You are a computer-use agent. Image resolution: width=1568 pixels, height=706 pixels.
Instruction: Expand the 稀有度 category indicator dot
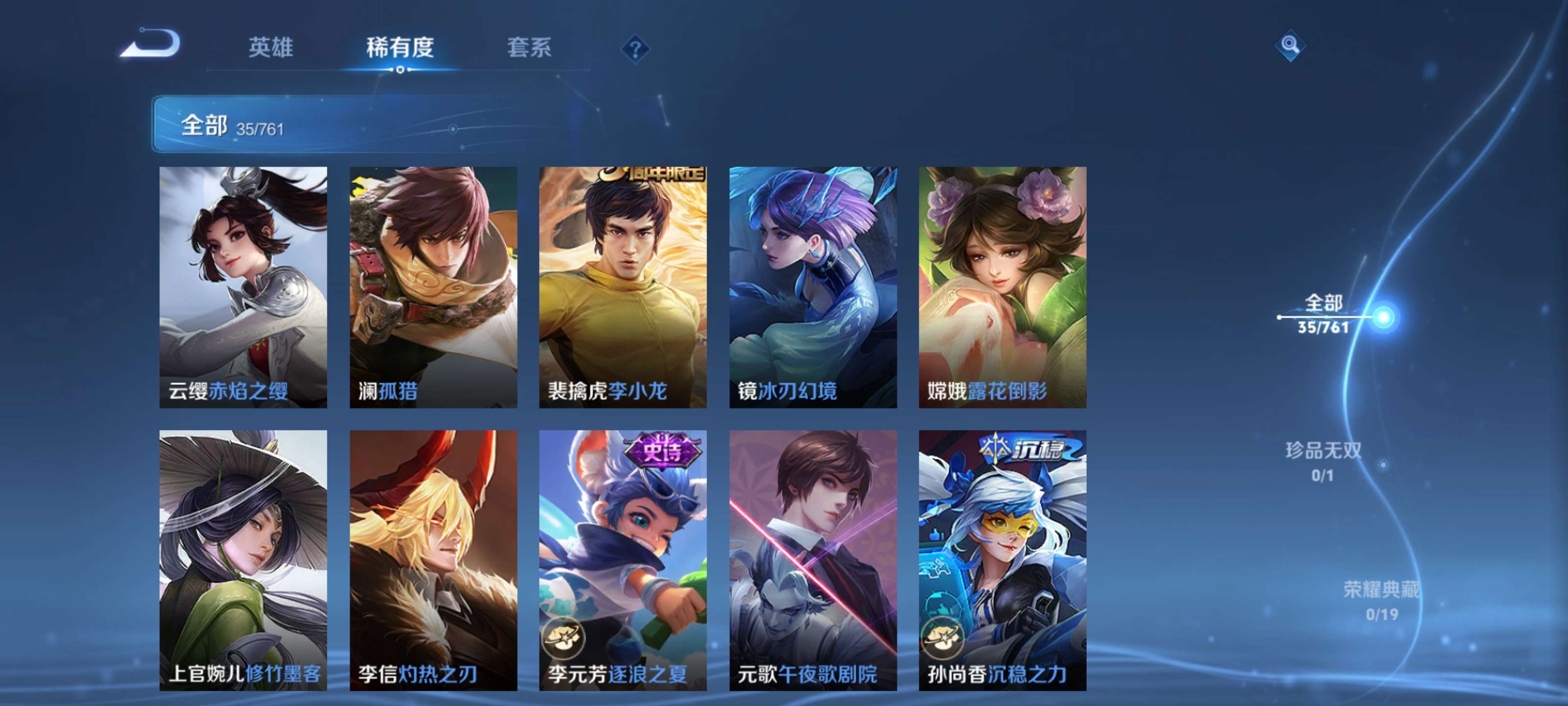pos(400,69)
